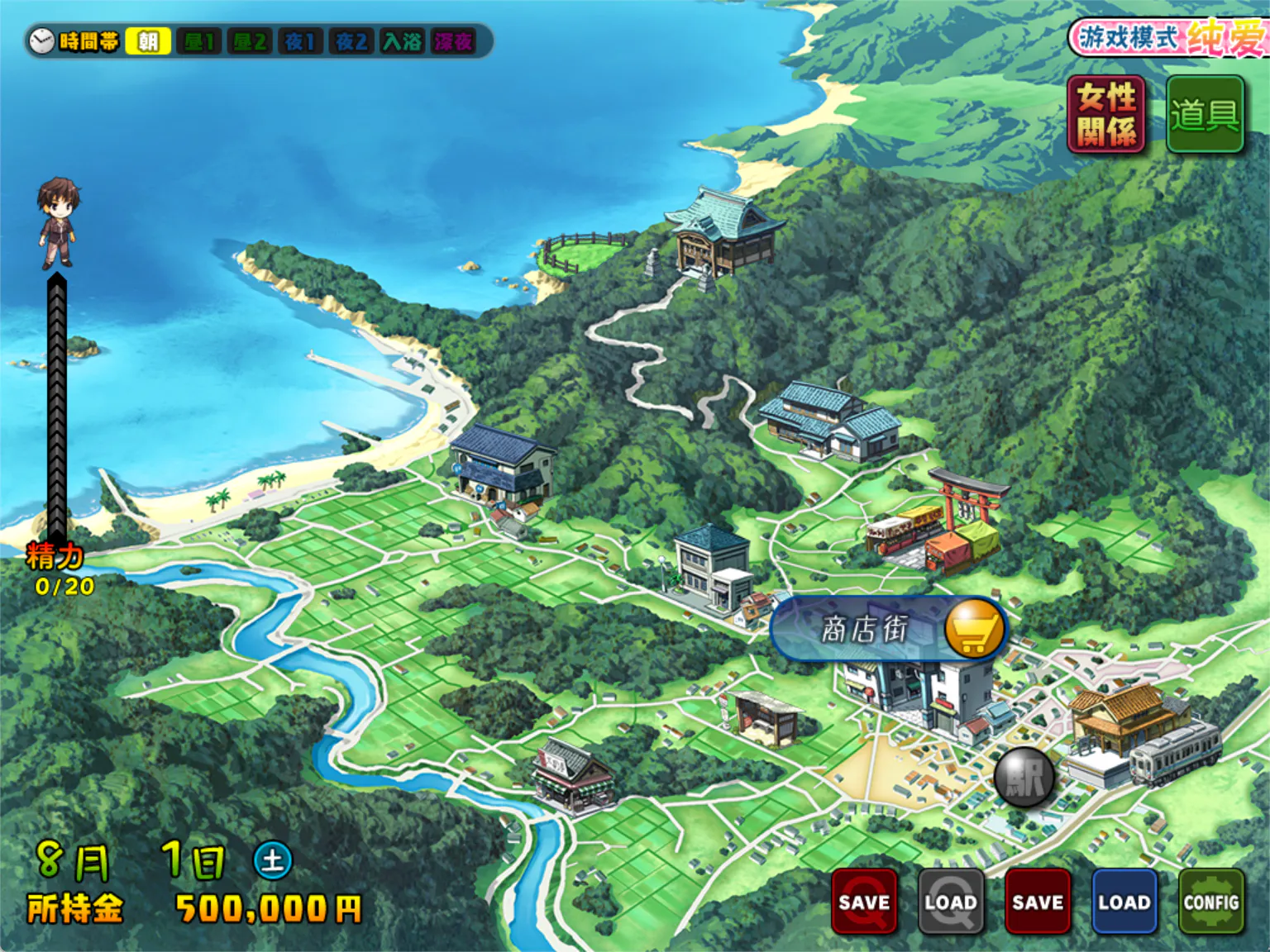This screenshot has width=1270, height=952.
Task: Quick load with the Q LOAD button
Action: tap(951, 902)
